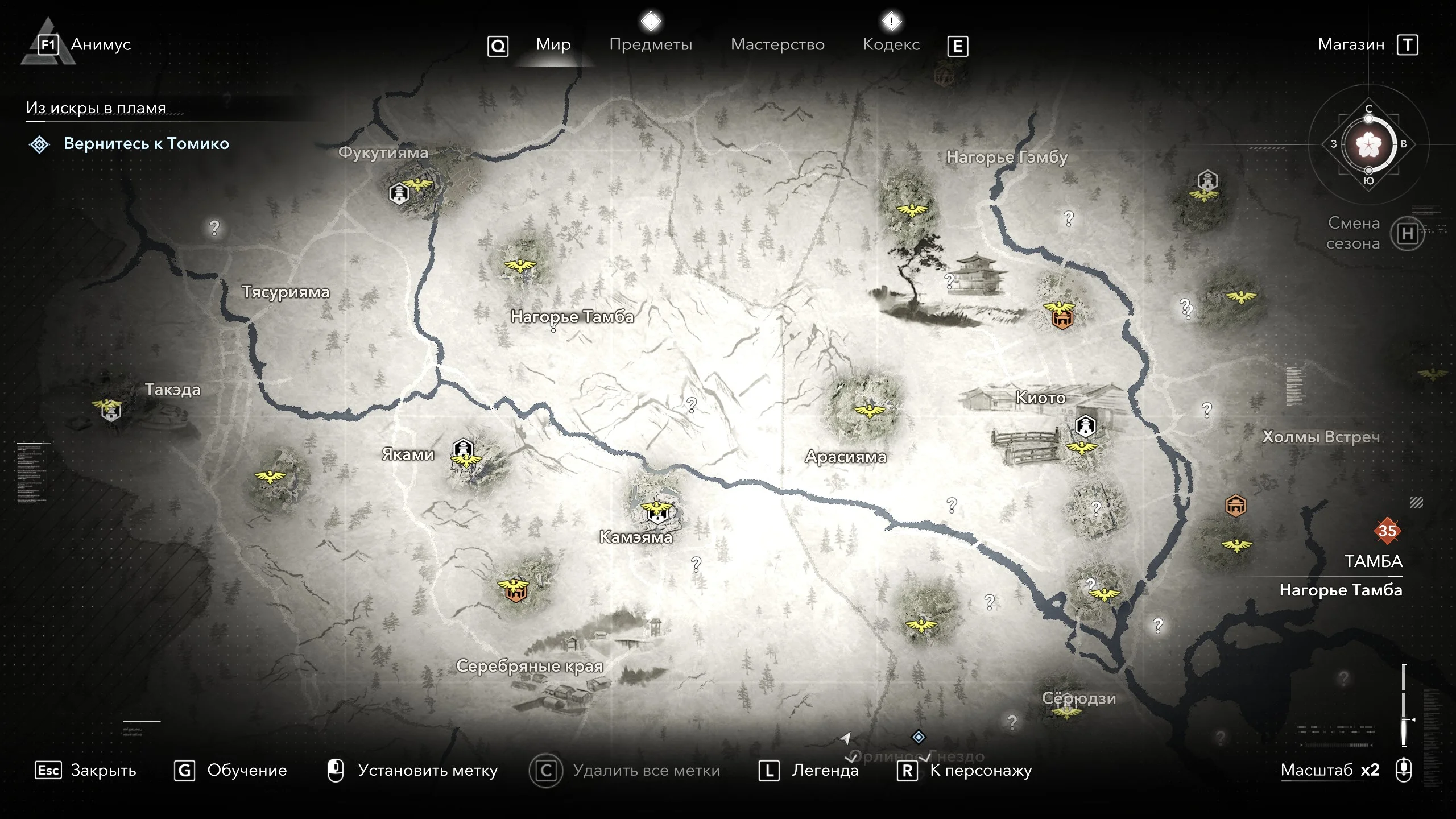Open the Магазин store
Image resolution: width=1456 pixels, height=819 pixels.
(x=1351, y=44)
